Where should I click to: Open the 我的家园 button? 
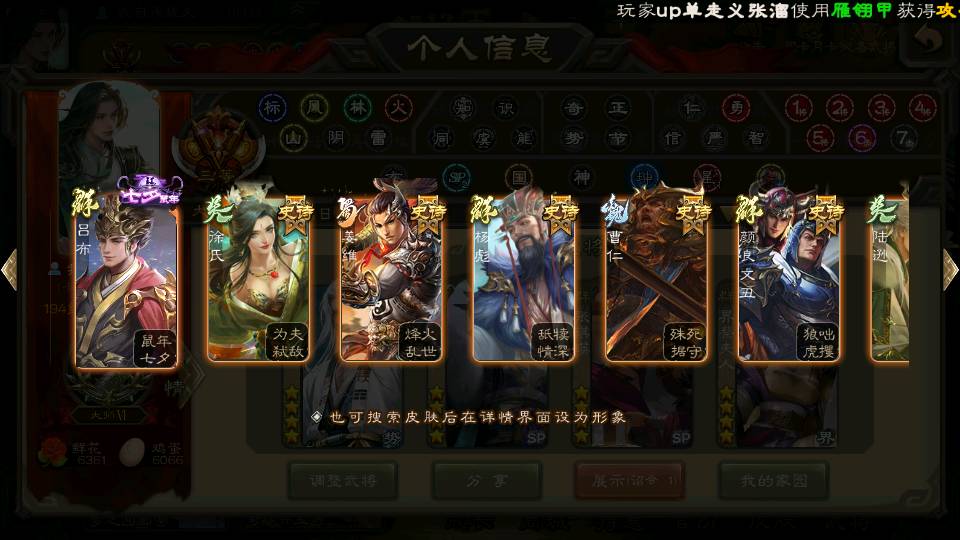[x=773, y=481]
